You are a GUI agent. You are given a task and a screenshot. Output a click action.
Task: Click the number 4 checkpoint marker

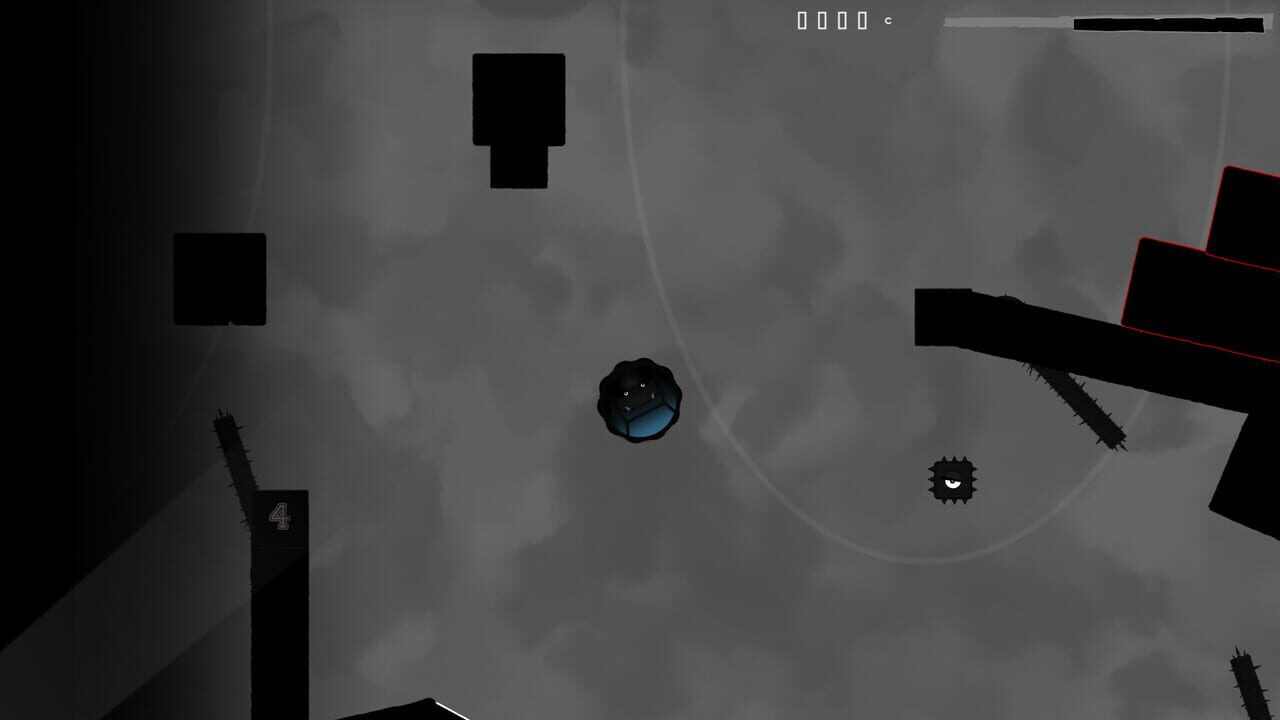click(281, 515)
